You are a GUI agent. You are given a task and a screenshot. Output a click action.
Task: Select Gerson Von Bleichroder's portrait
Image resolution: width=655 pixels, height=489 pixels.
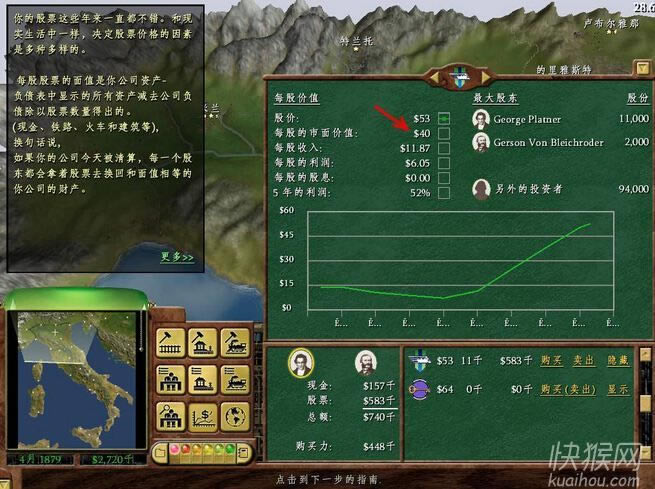coord(481,142)
